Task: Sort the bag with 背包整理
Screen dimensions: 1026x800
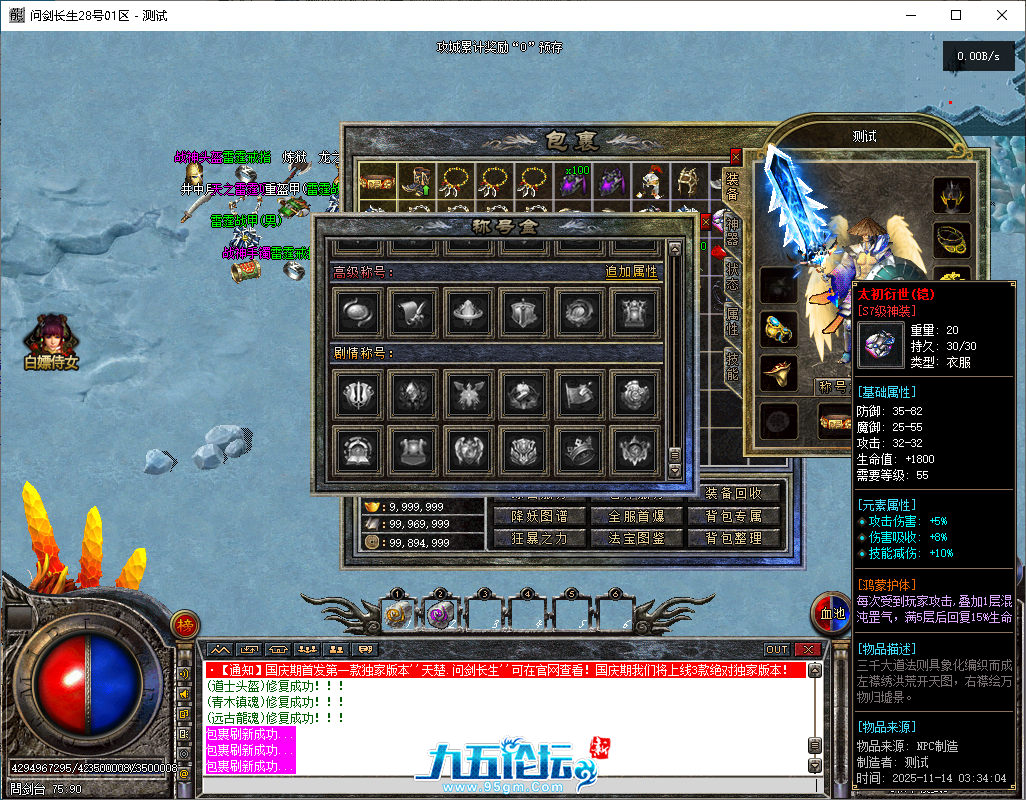Action: pyautogui.click(x=734, y=538)
